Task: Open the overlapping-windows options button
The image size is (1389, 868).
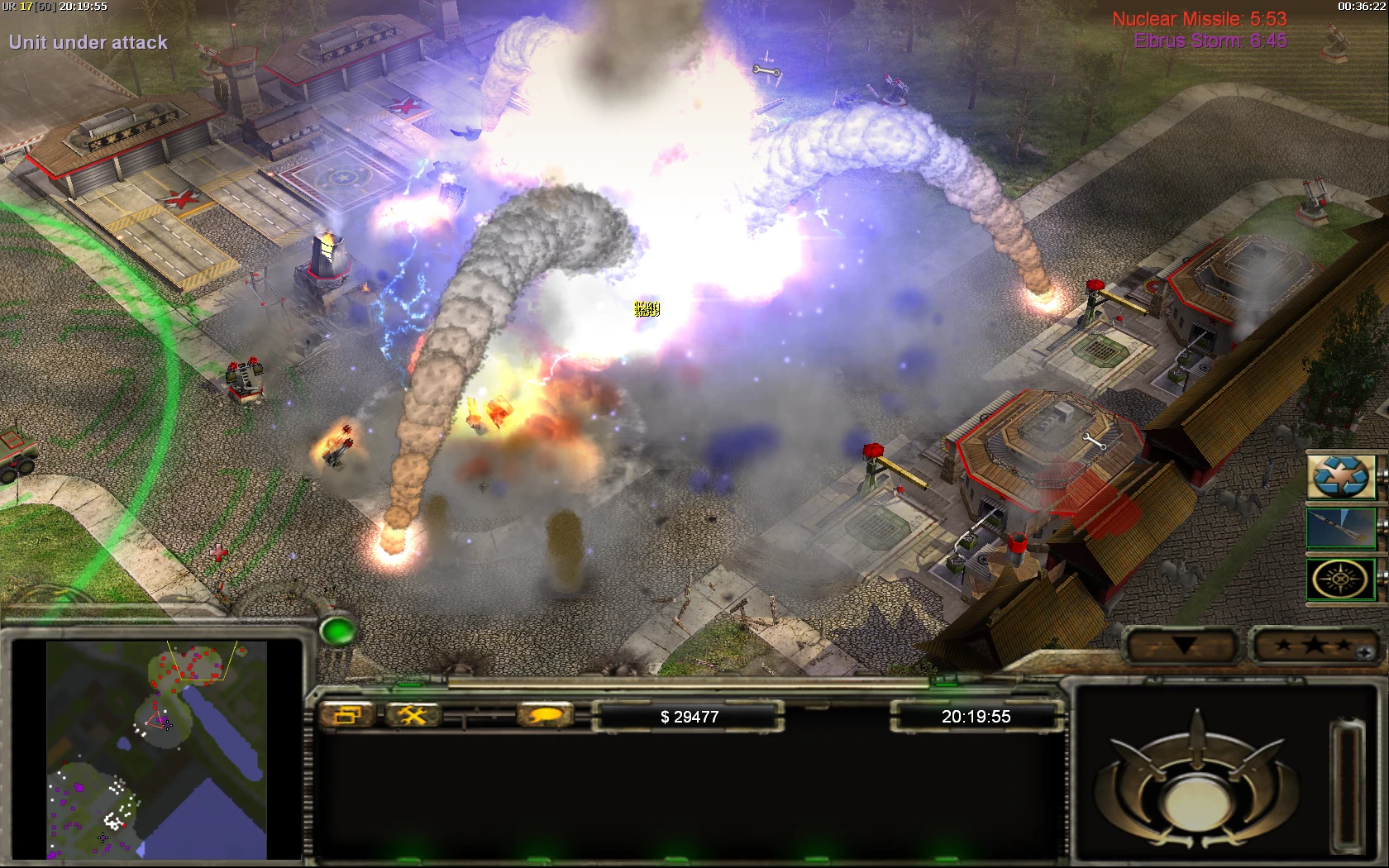Action: [348, 716]
